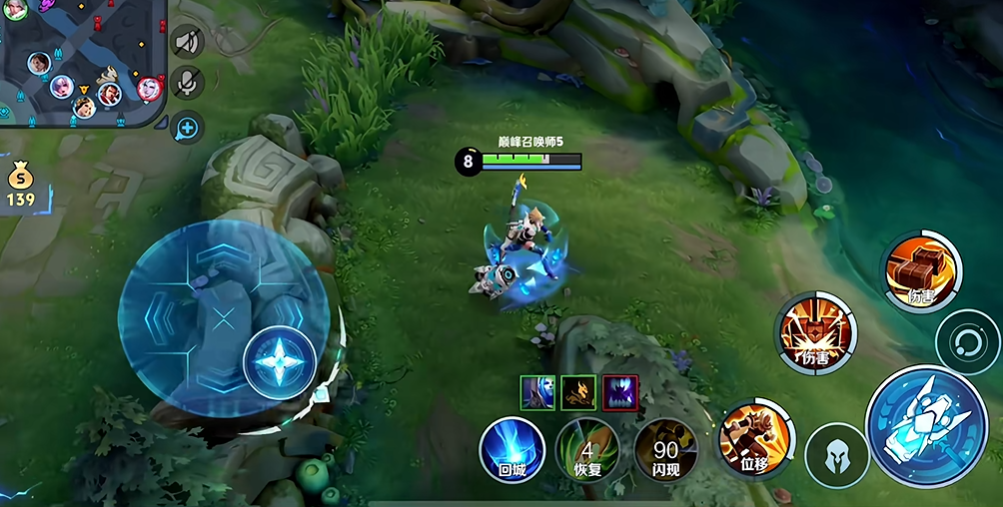The image size is (1003, 507).
Task: Activate the 回城 recall spell
Action: pyautogui.click(x=512, y=448)
